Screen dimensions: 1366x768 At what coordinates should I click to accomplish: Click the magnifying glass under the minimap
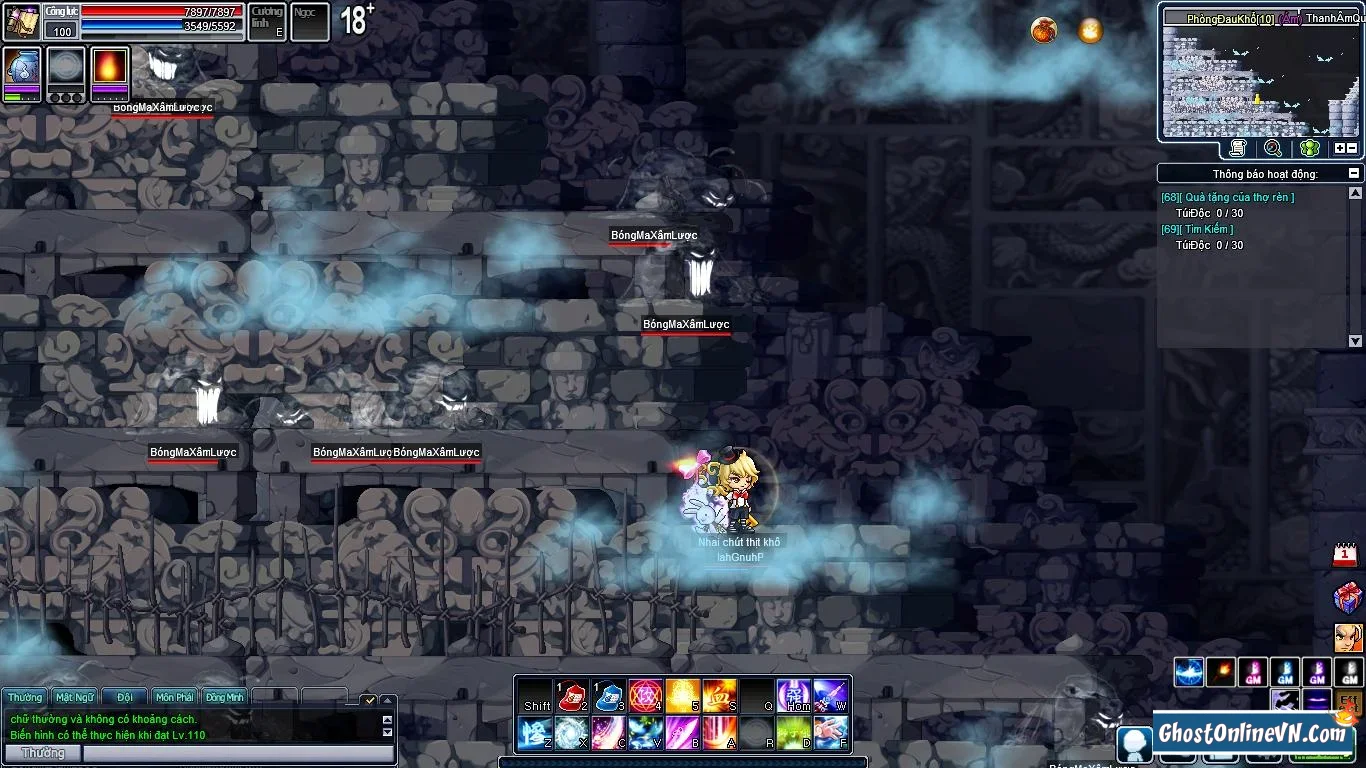(x=1273, y=148)
